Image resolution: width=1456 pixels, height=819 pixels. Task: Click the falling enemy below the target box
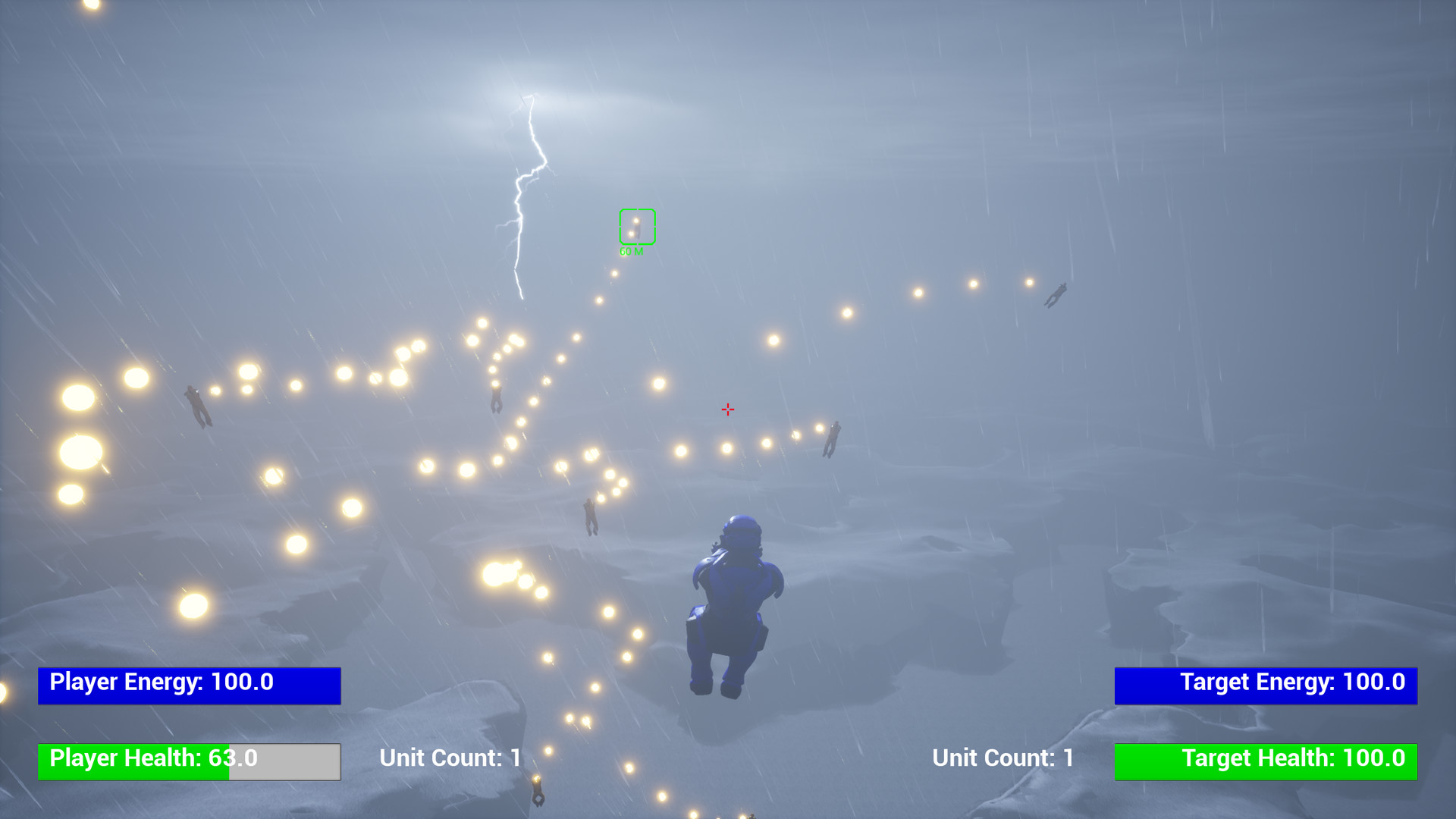(497, 398)
